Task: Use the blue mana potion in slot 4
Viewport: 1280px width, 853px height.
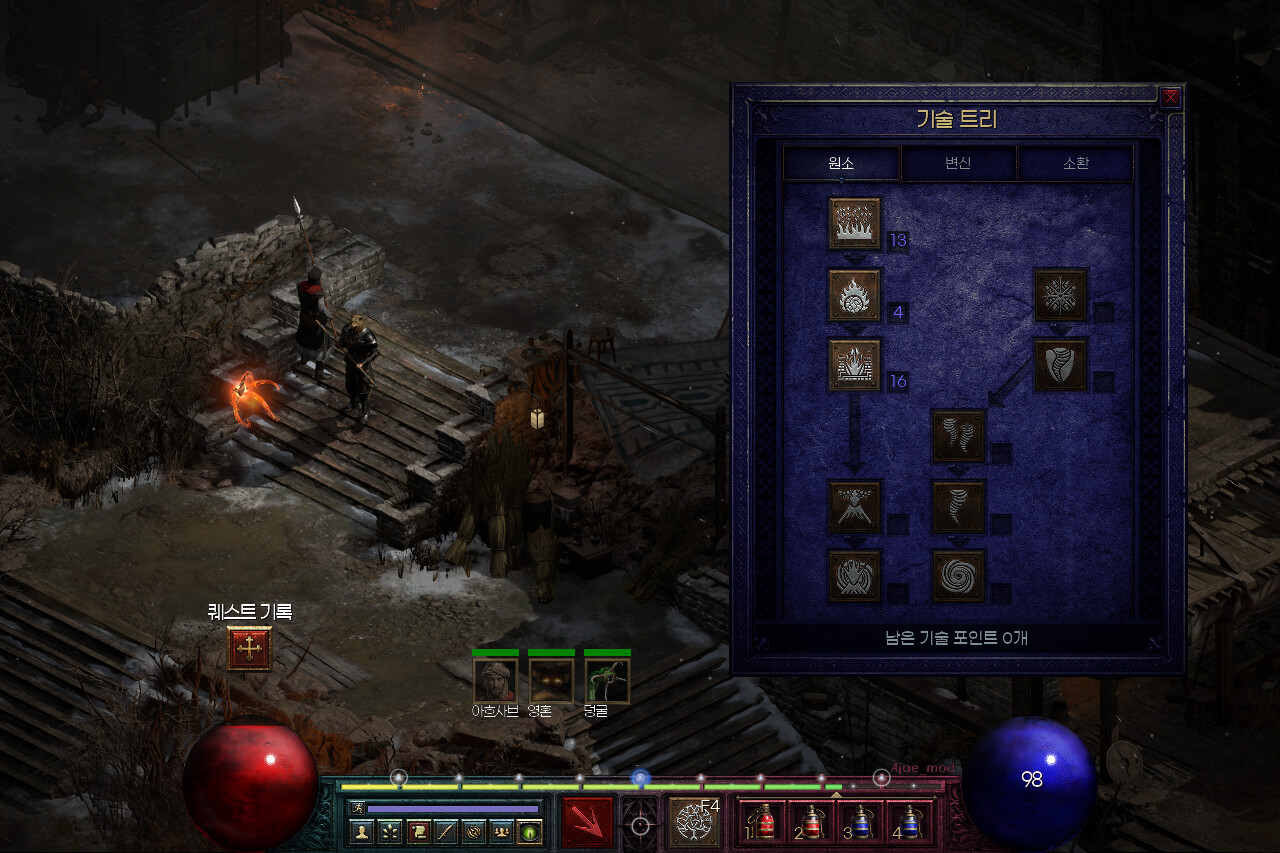Action: pos(909,822)
